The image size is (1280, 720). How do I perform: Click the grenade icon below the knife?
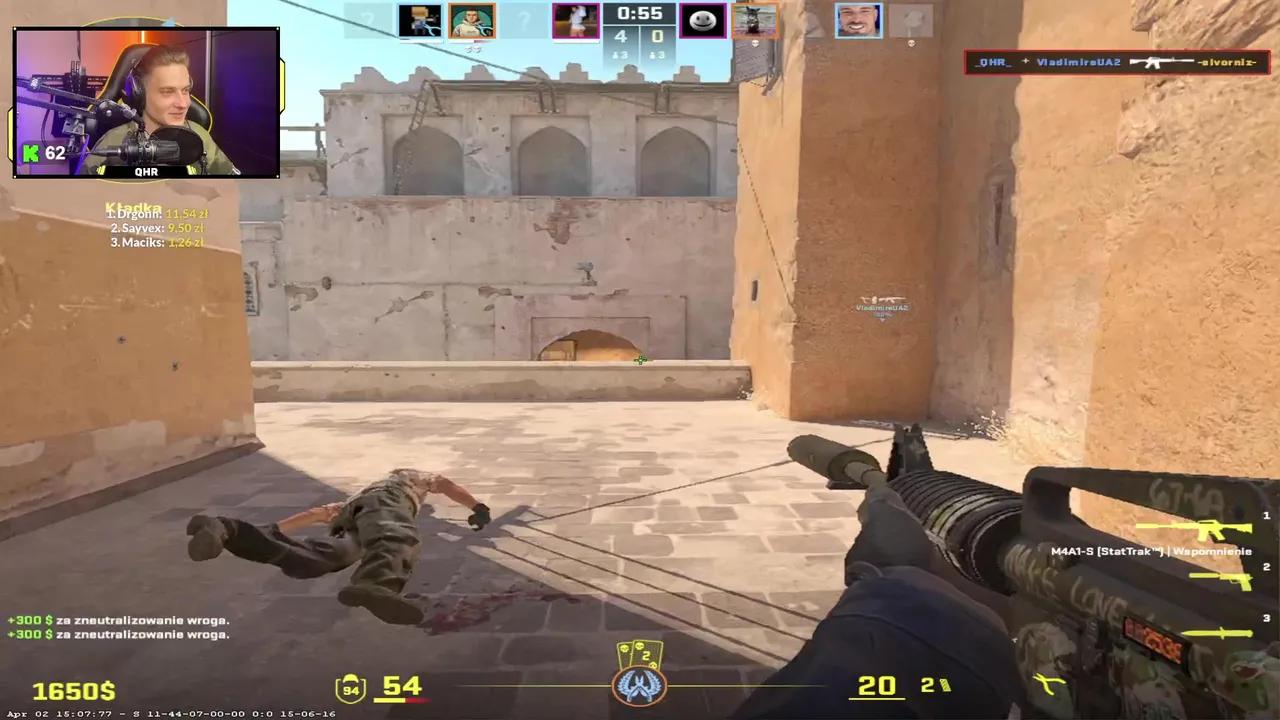click(1050, 685)
